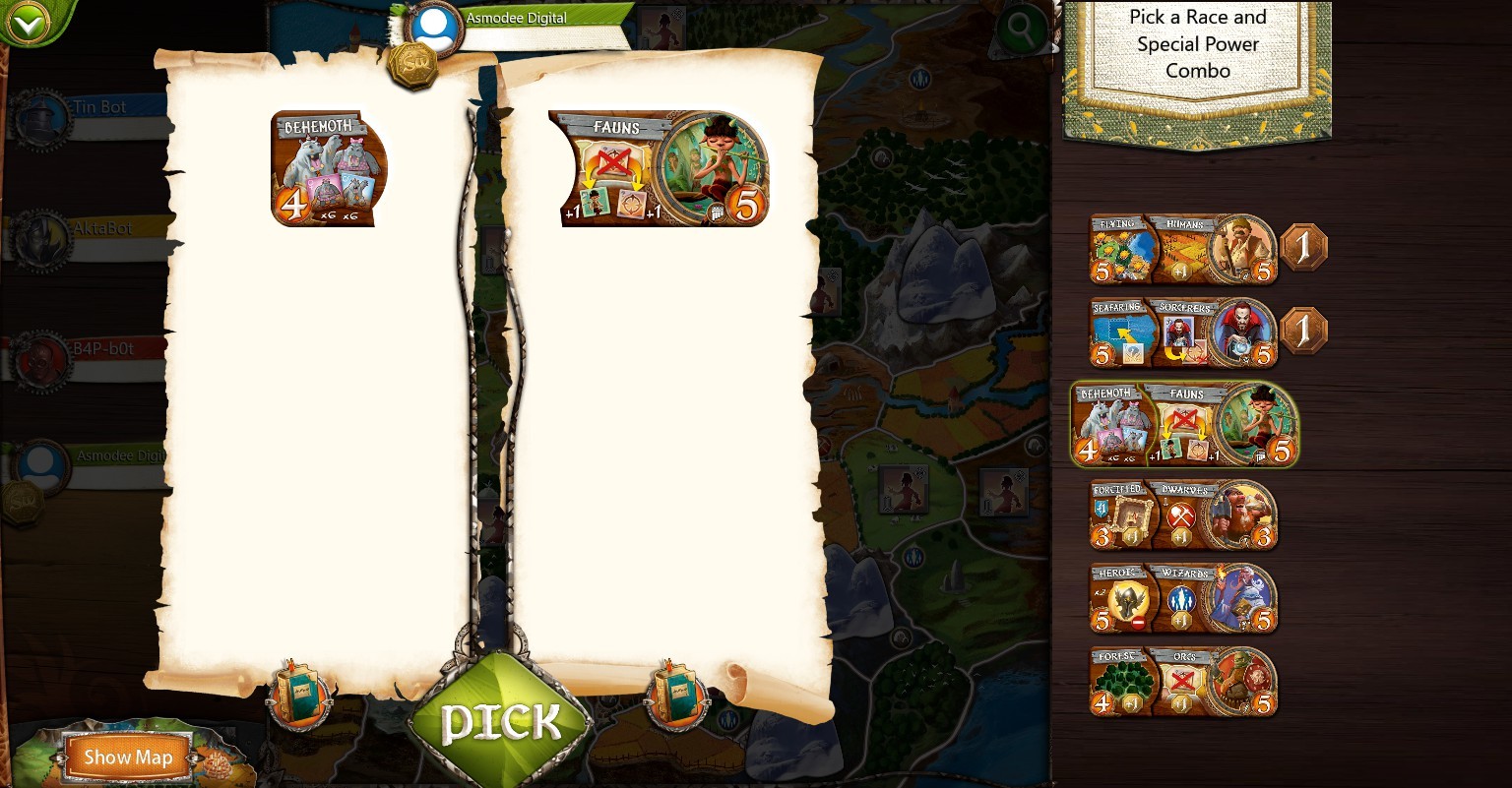Select the Fortified Dwarves combo

point(1181,515)
